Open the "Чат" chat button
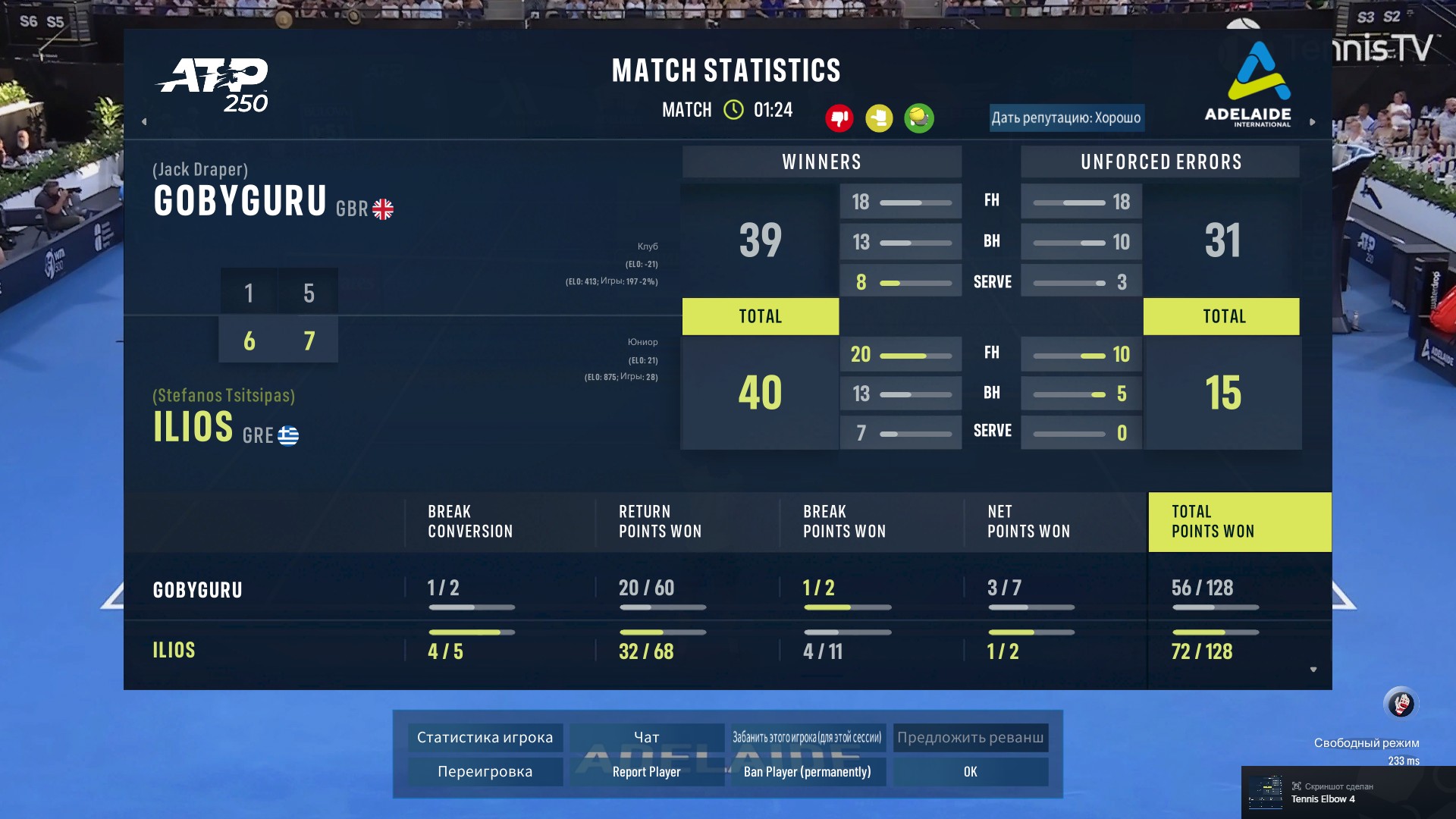The width and height of the screenshot is (1456, 819). pyautogui.click(x=646, y=737)
